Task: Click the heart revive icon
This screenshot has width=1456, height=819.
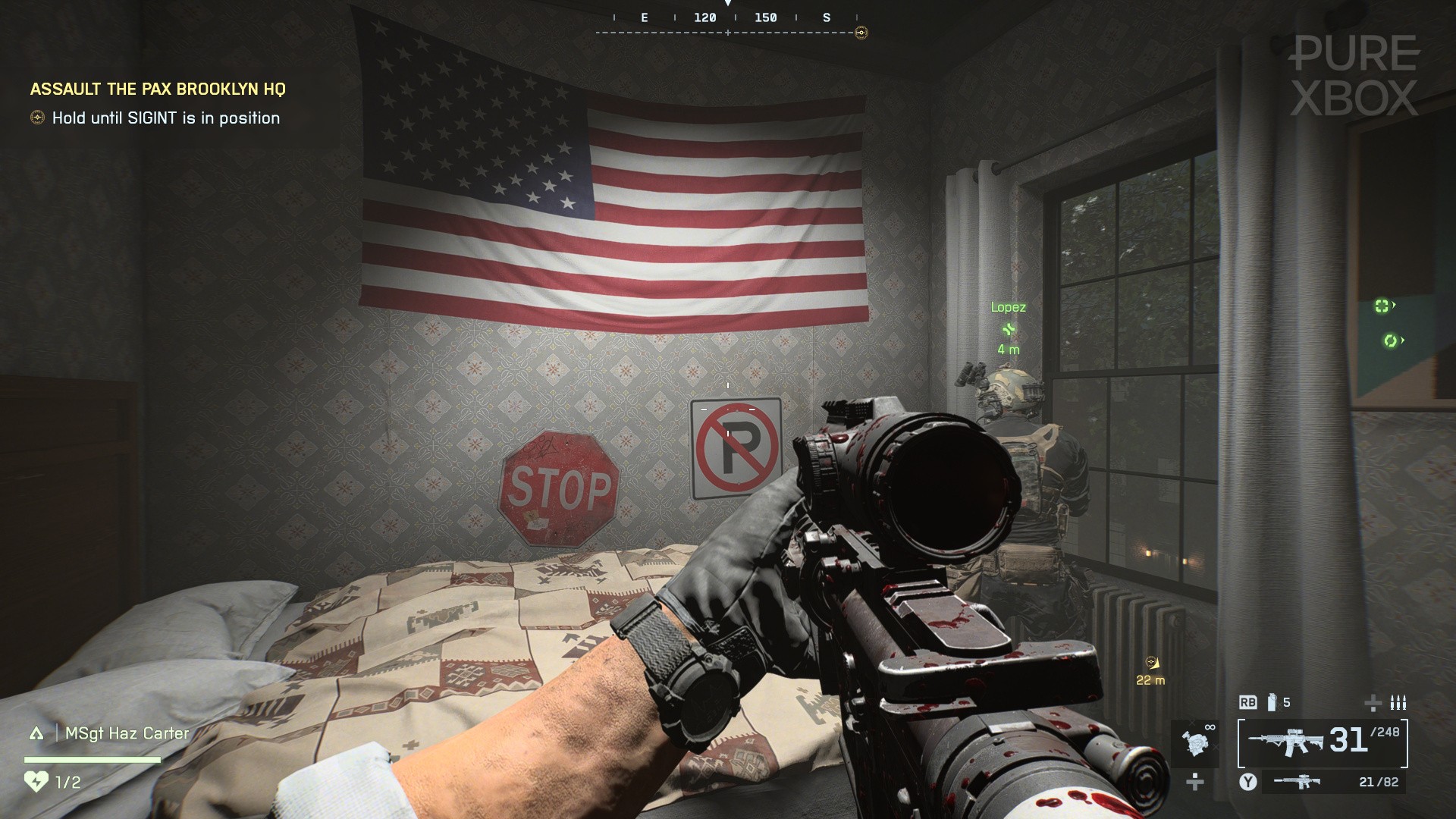Action: pyautogui.click(x=36, y=781)
